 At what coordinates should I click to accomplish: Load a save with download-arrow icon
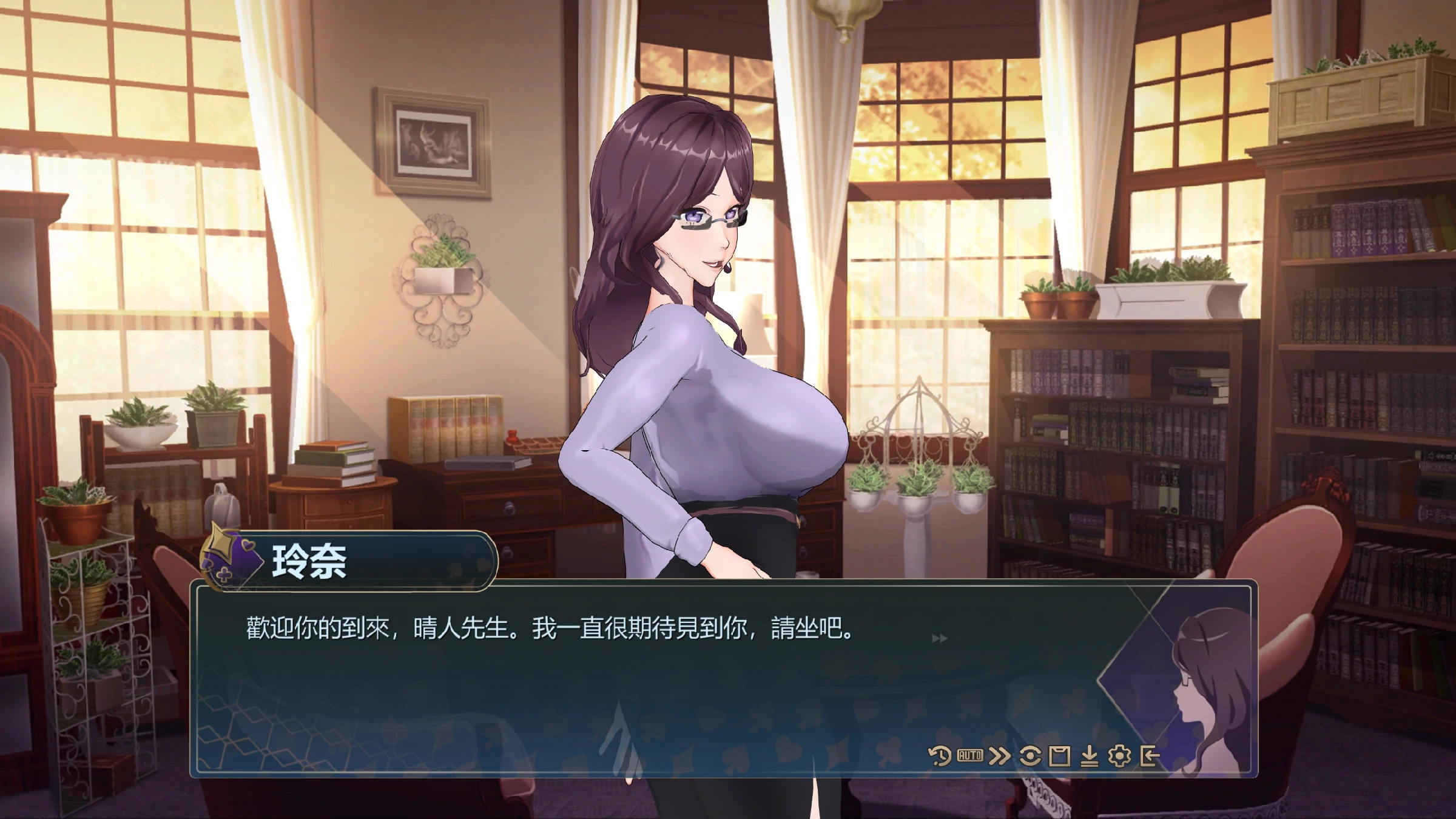pyautogui.click(x=1090, y=757)
